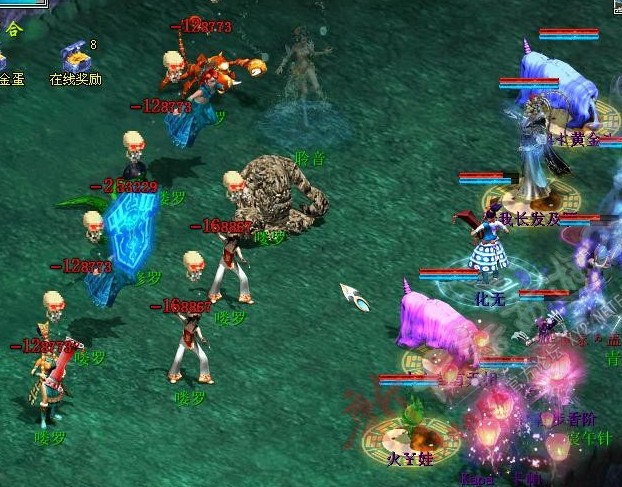622x487 pixels.
Task: Click the yellow 合 icon
Action: coord(13,29)
